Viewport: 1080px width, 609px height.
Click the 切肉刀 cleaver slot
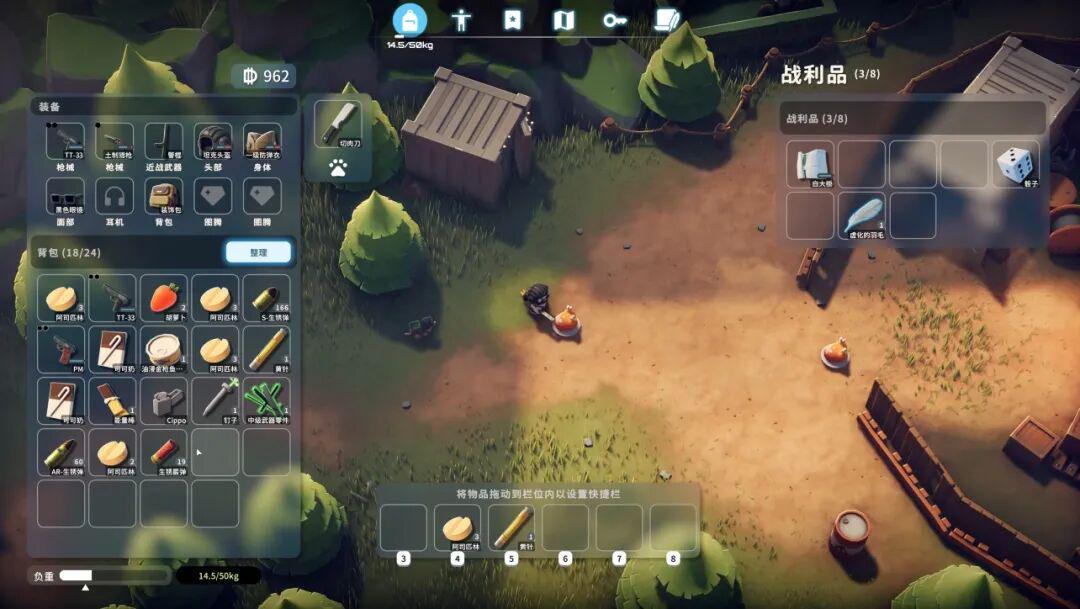click(339, 124)
